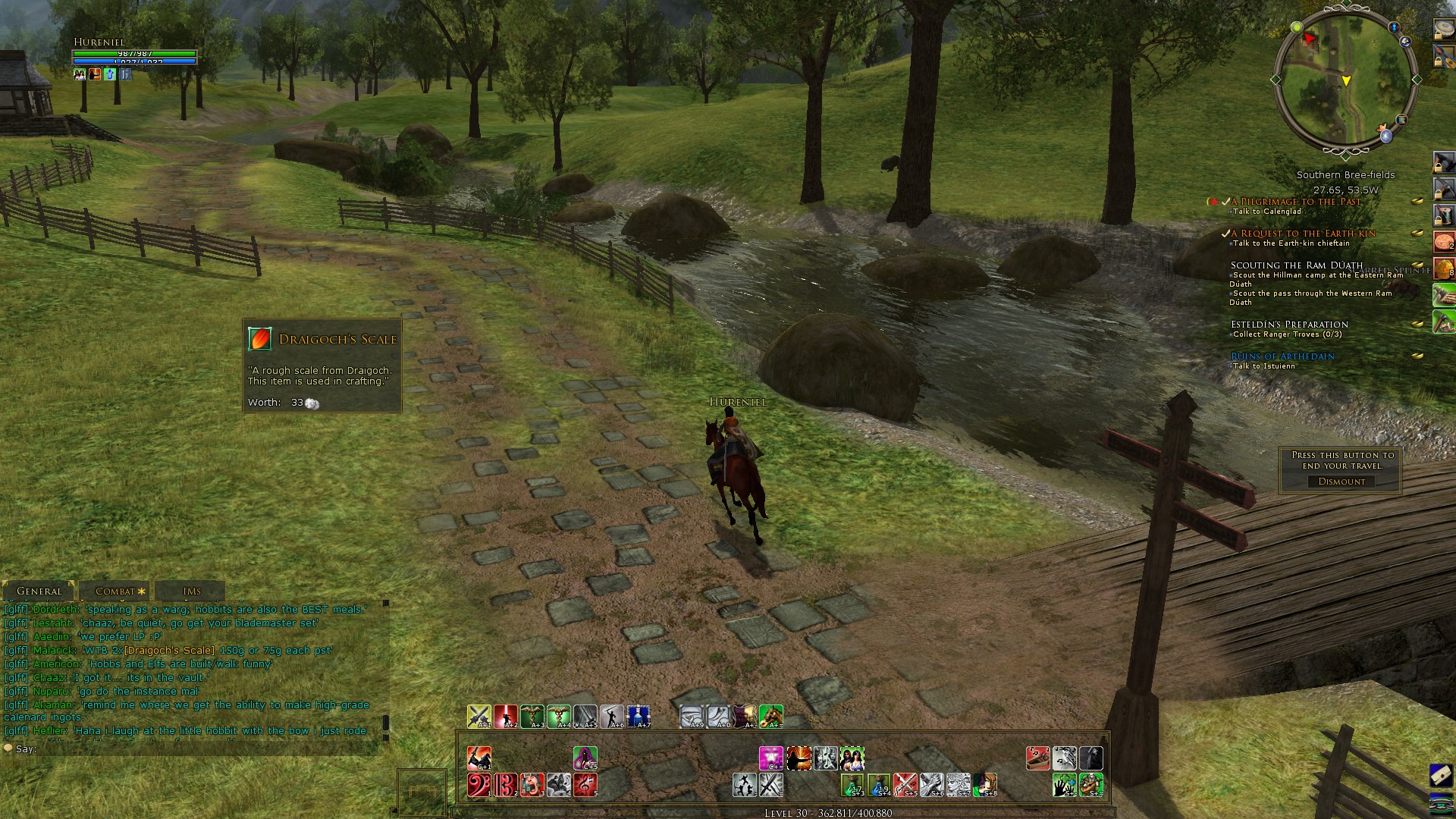Select Scouting the Ram Dúath quest
Screen dimensions: 1456x819
pyautogui.click(x=1296, y=265)
